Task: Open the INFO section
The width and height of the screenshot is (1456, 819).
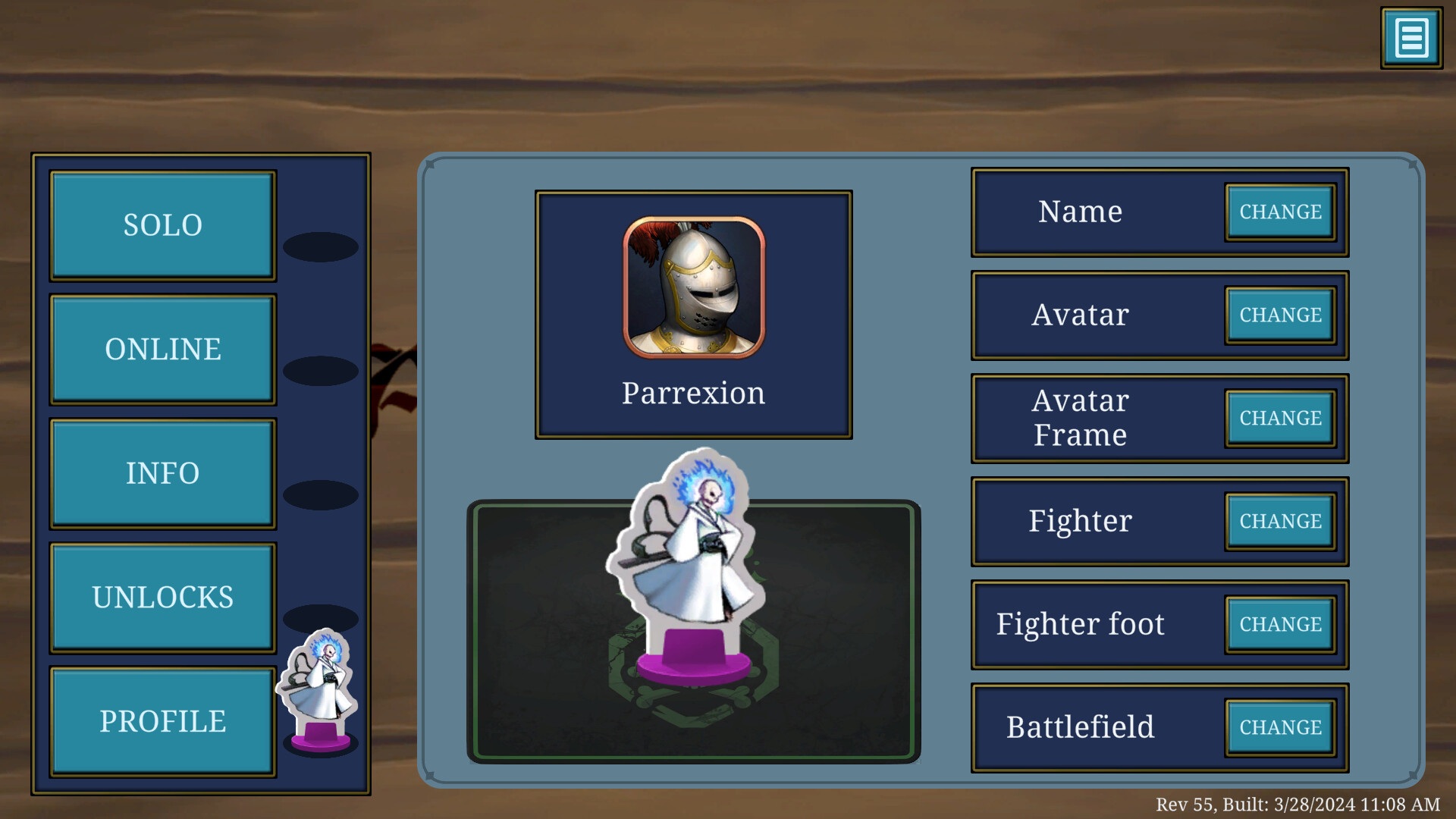Action: pyautogui.click(x=162, y=473)
